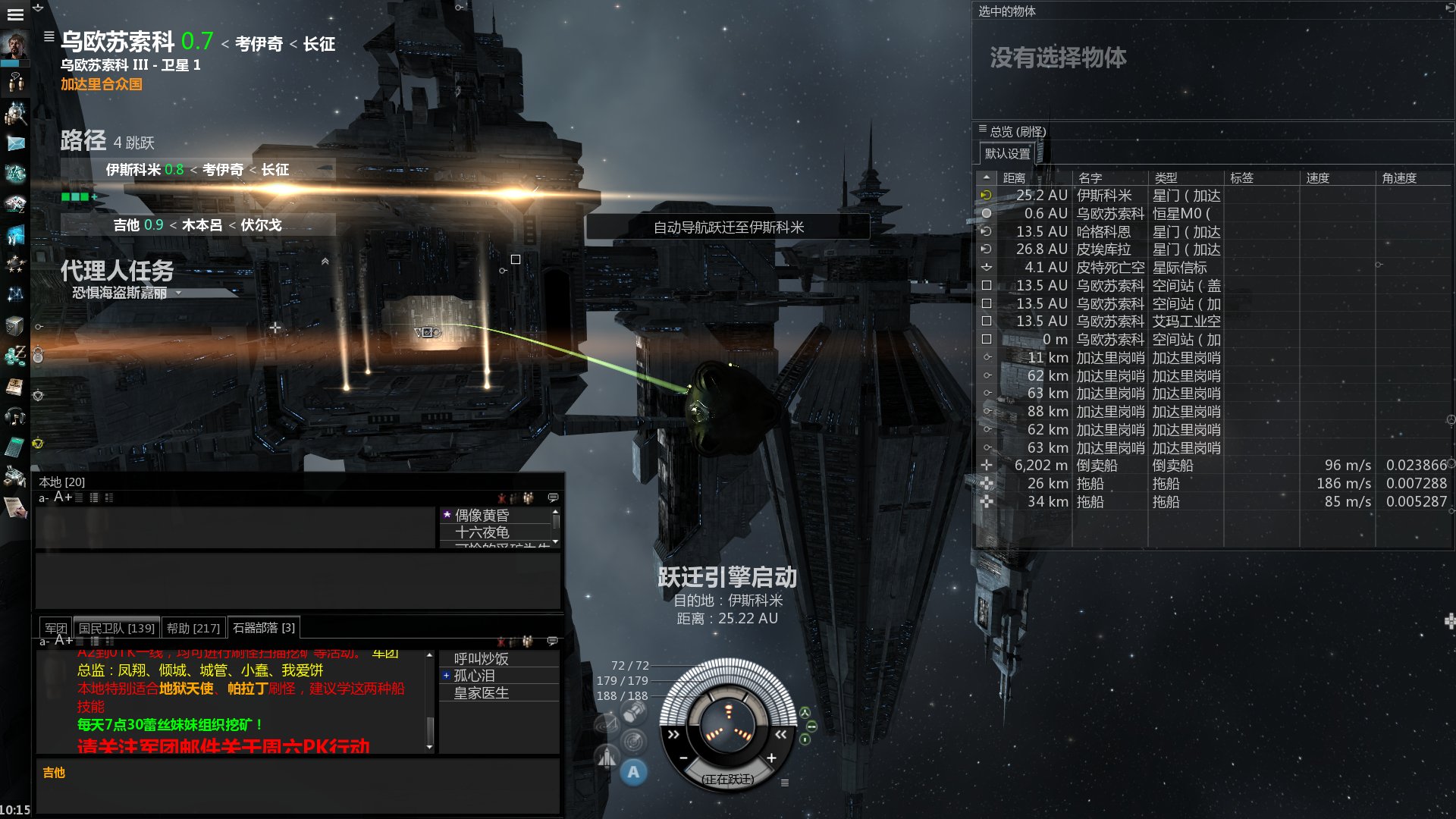Increase ship speed with the plus button
1456x819 pixels.
point(771,758)
